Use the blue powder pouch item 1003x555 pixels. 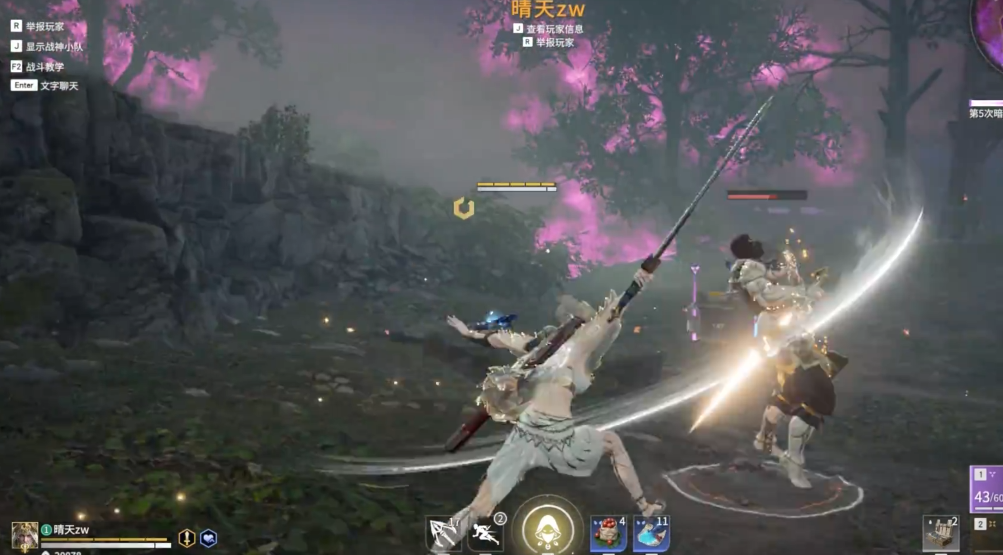pyautogui.click(x=651, y=534)
